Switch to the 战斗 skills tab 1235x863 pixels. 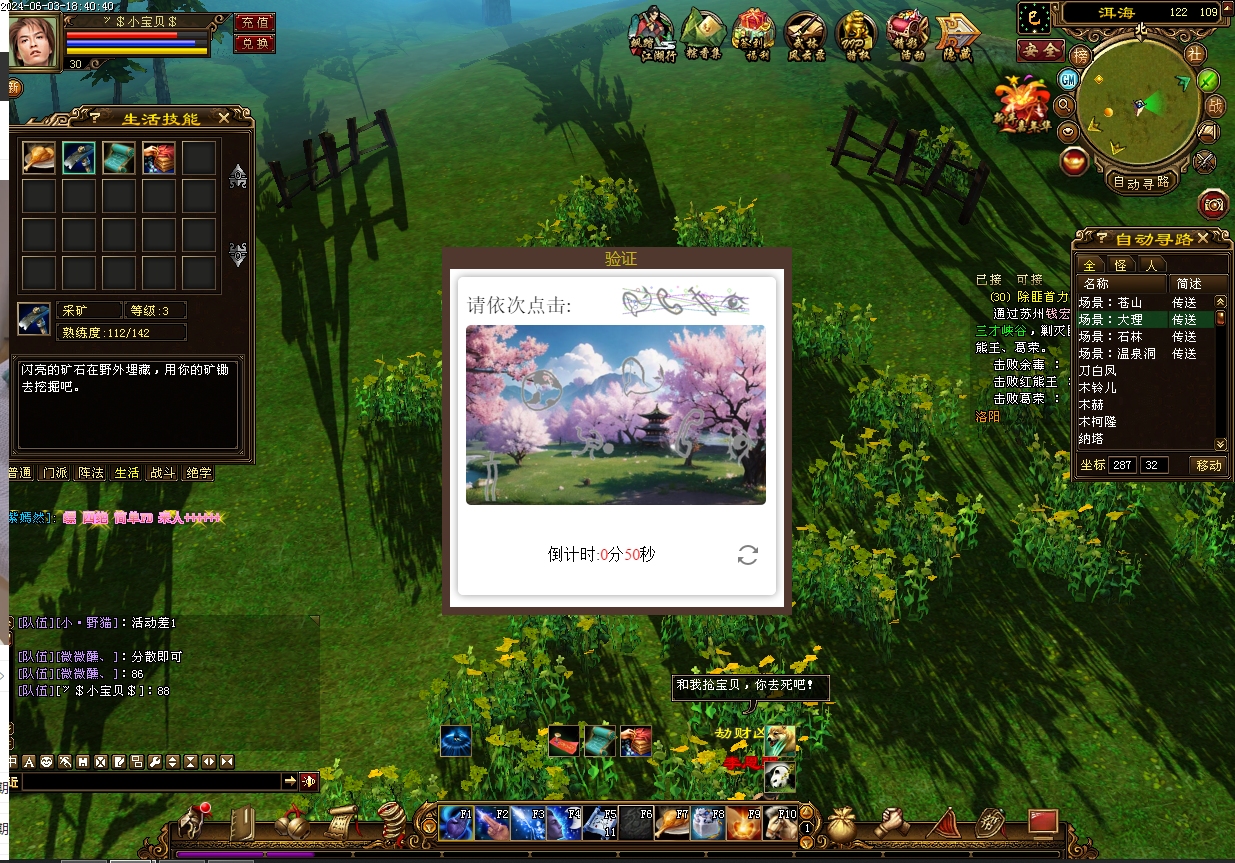pos(163,473)
